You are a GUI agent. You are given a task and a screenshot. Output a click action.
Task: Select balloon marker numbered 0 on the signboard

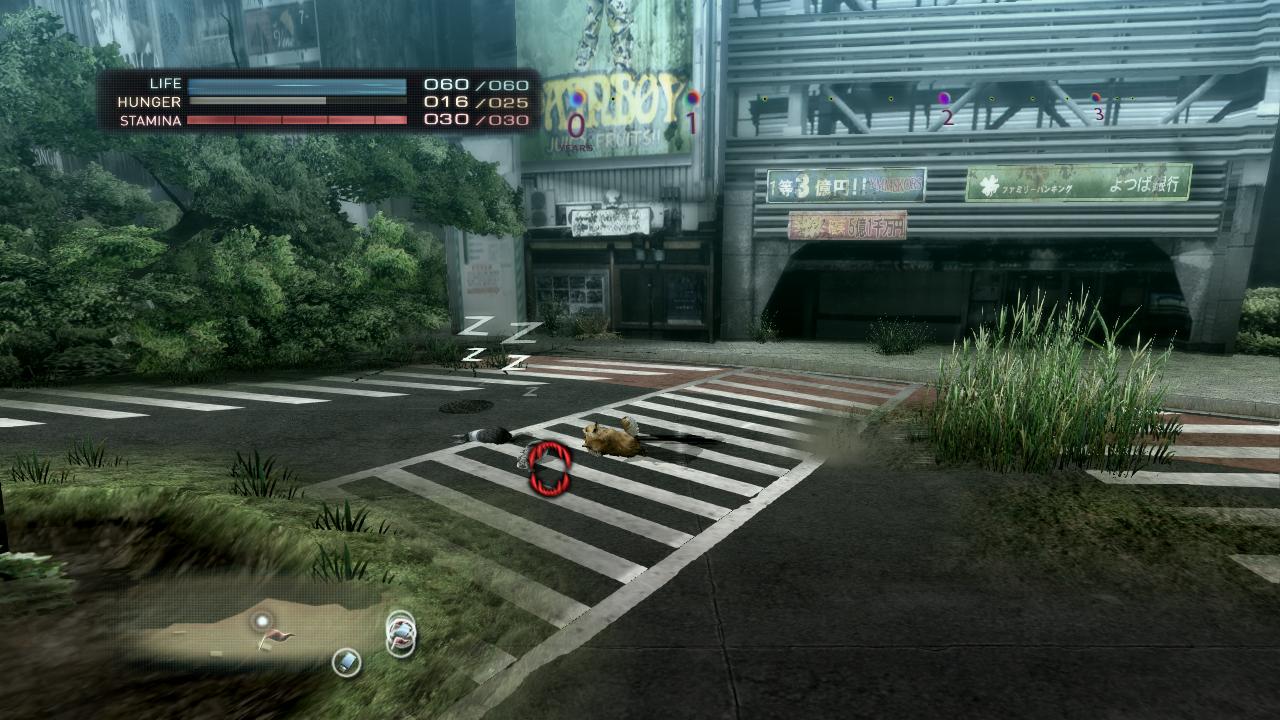577,122
